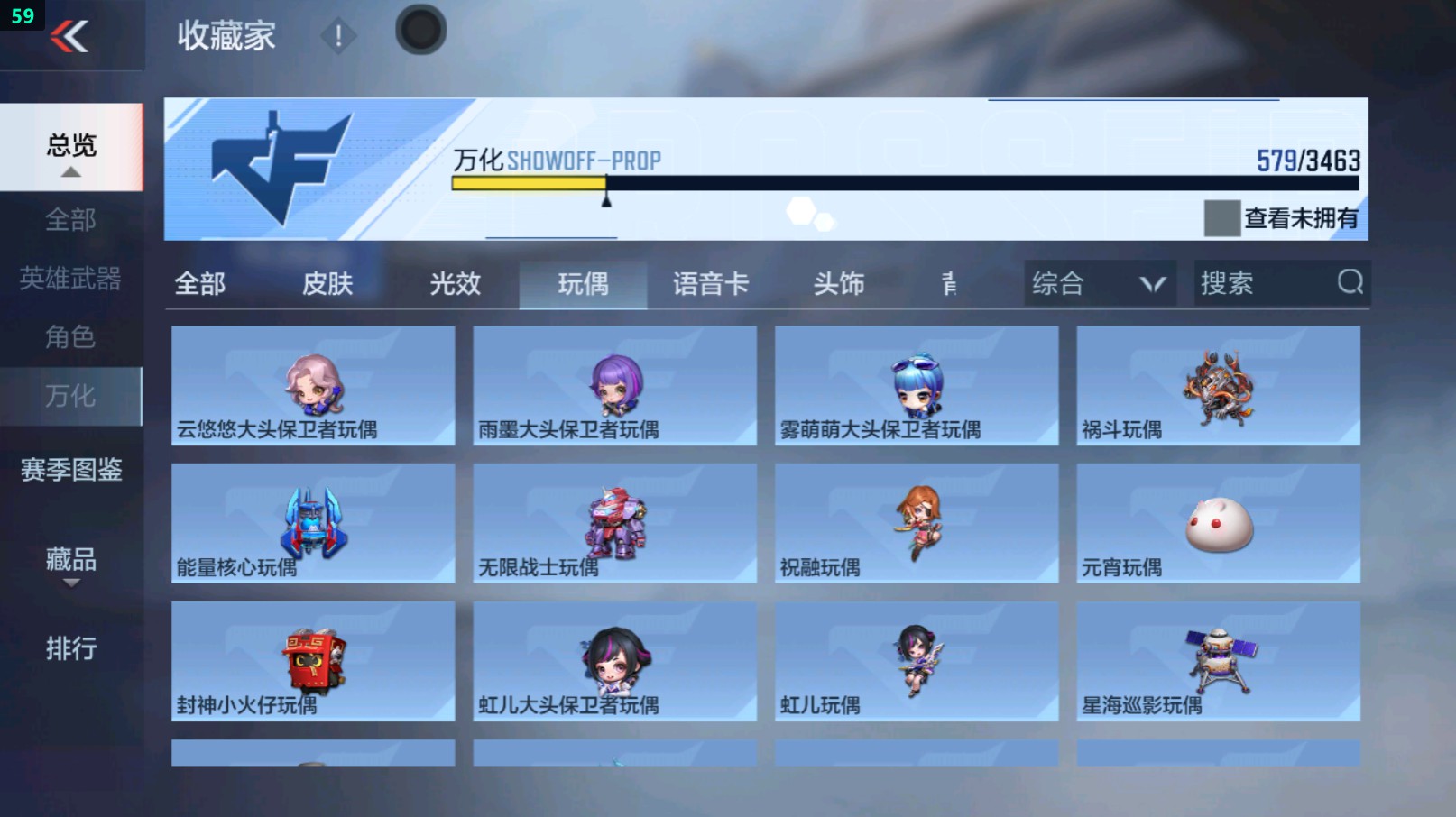Open the exclamation info icon beside 收藏家 title

point(338,37)
